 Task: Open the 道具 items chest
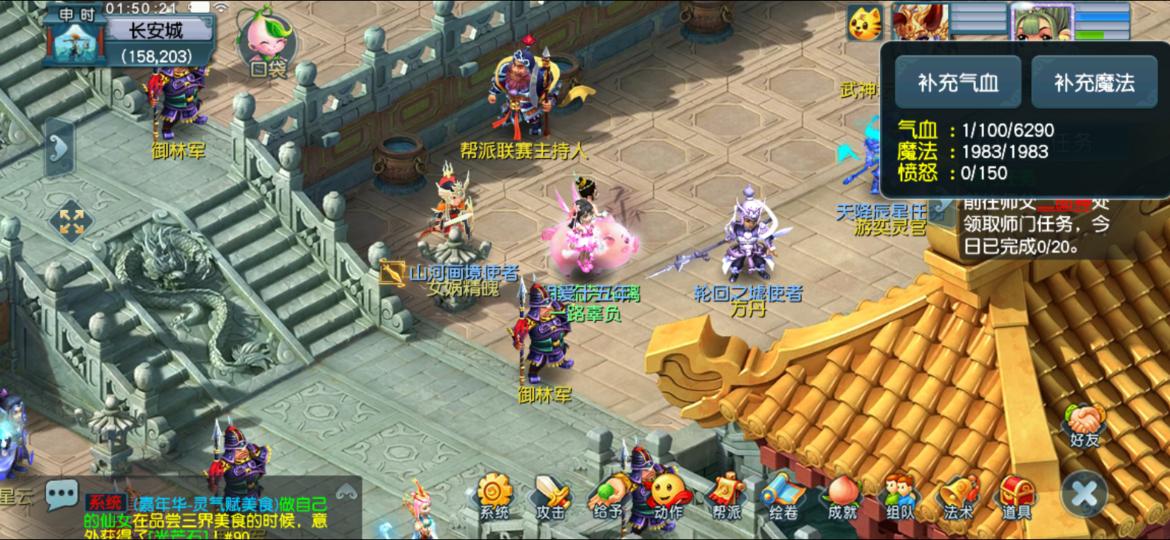(x=1016, y=495)
